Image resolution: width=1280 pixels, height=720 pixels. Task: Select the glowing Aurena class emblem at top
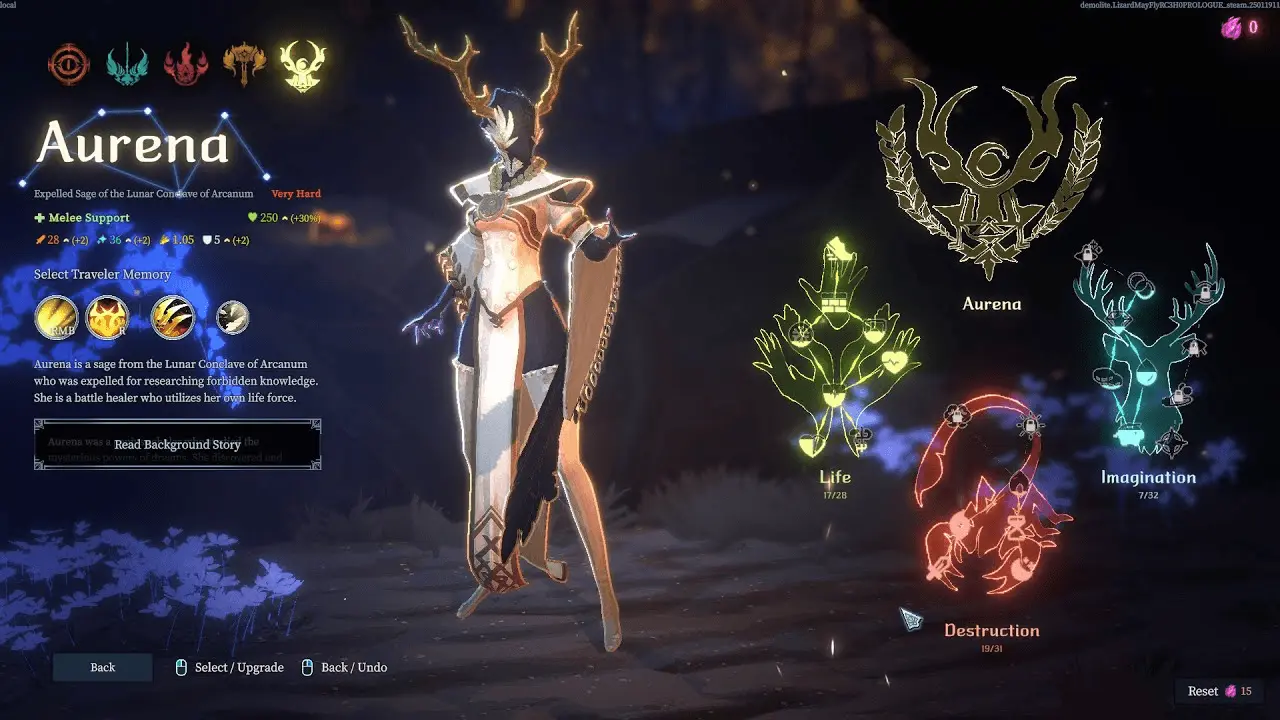pos(303,64)
